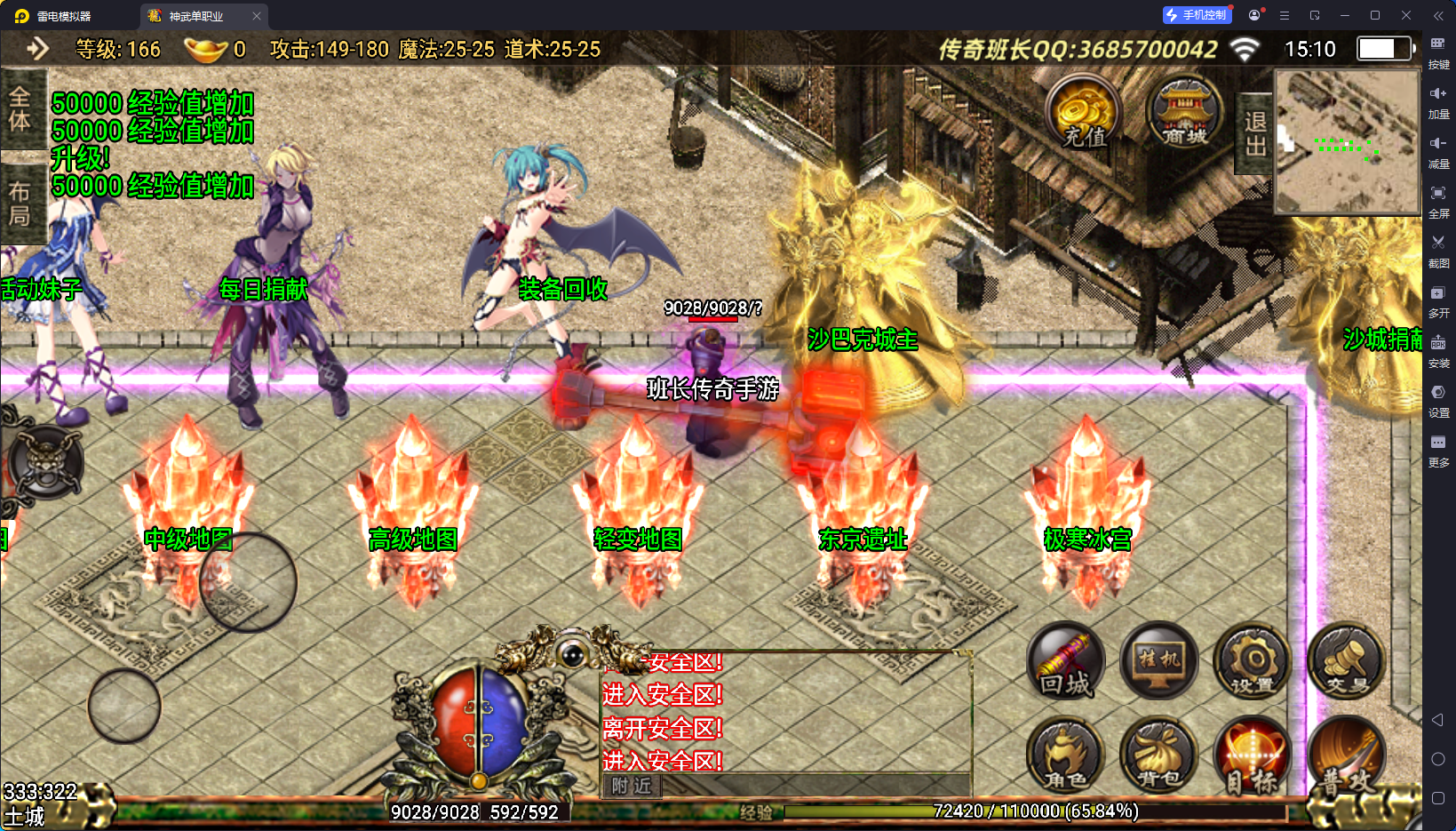Switch to the 附近 nearby chat tab

(x=632, y=786)
